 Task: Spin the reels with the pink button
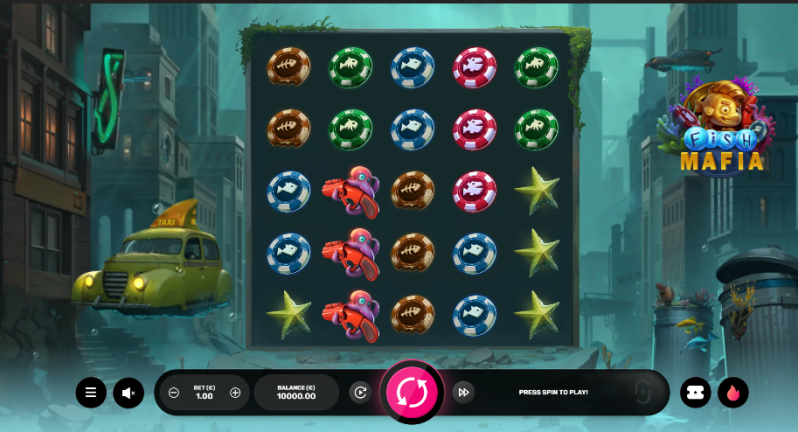click(x=412, y=393)
